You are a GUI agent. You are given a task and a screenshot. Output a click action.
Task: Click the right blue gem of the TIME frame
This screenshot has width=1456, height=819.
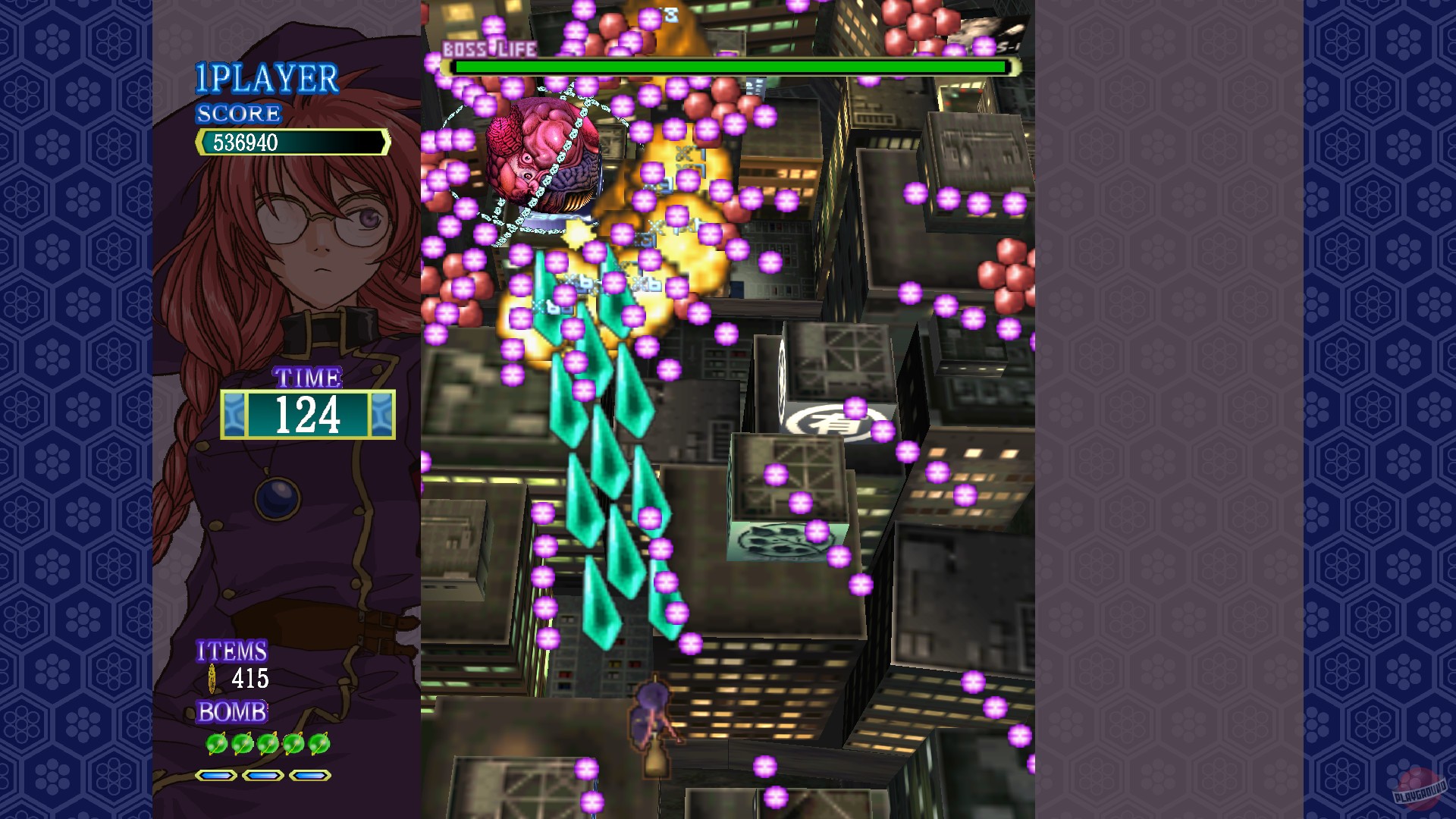(381, 413)
